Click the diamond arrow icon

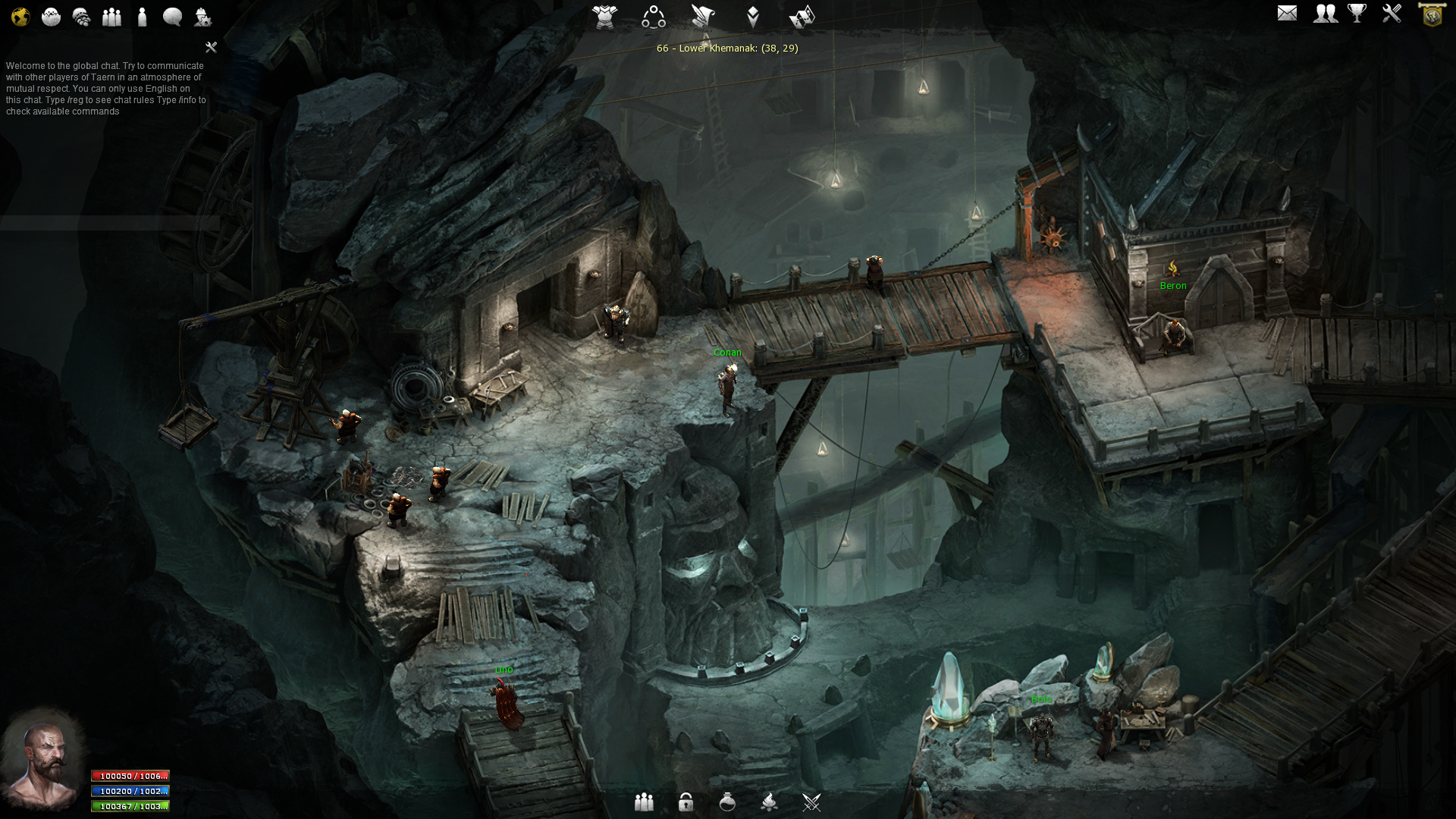click(752, 16)
